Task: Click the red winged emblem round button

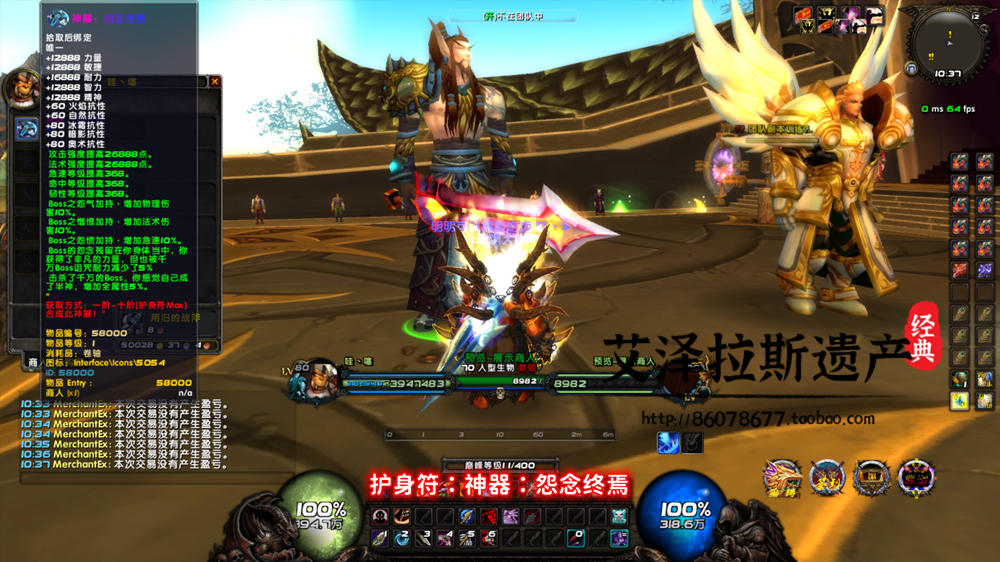Action: 828,478
